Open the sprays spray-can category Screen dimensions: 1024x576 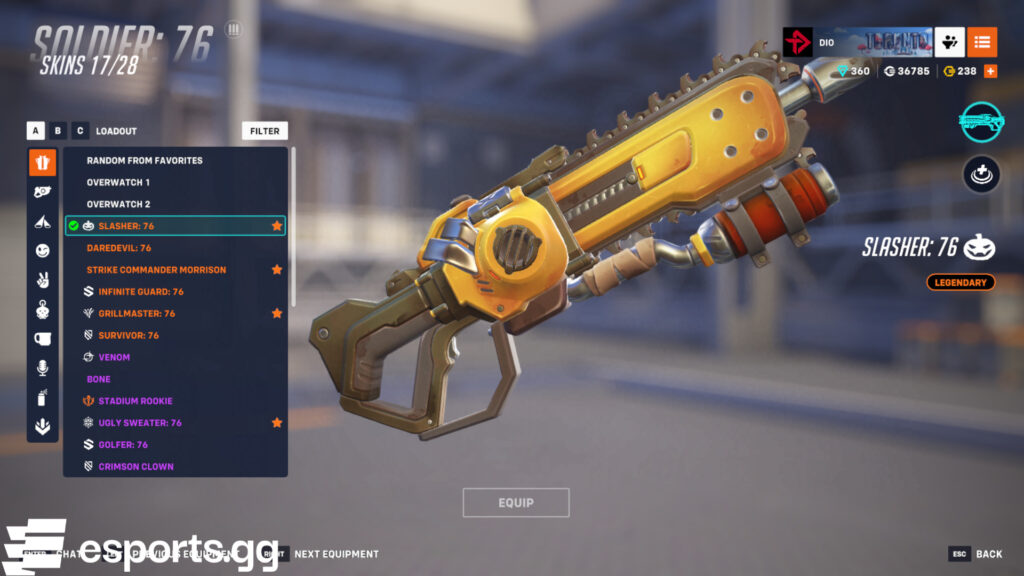[x=43, y=398]
